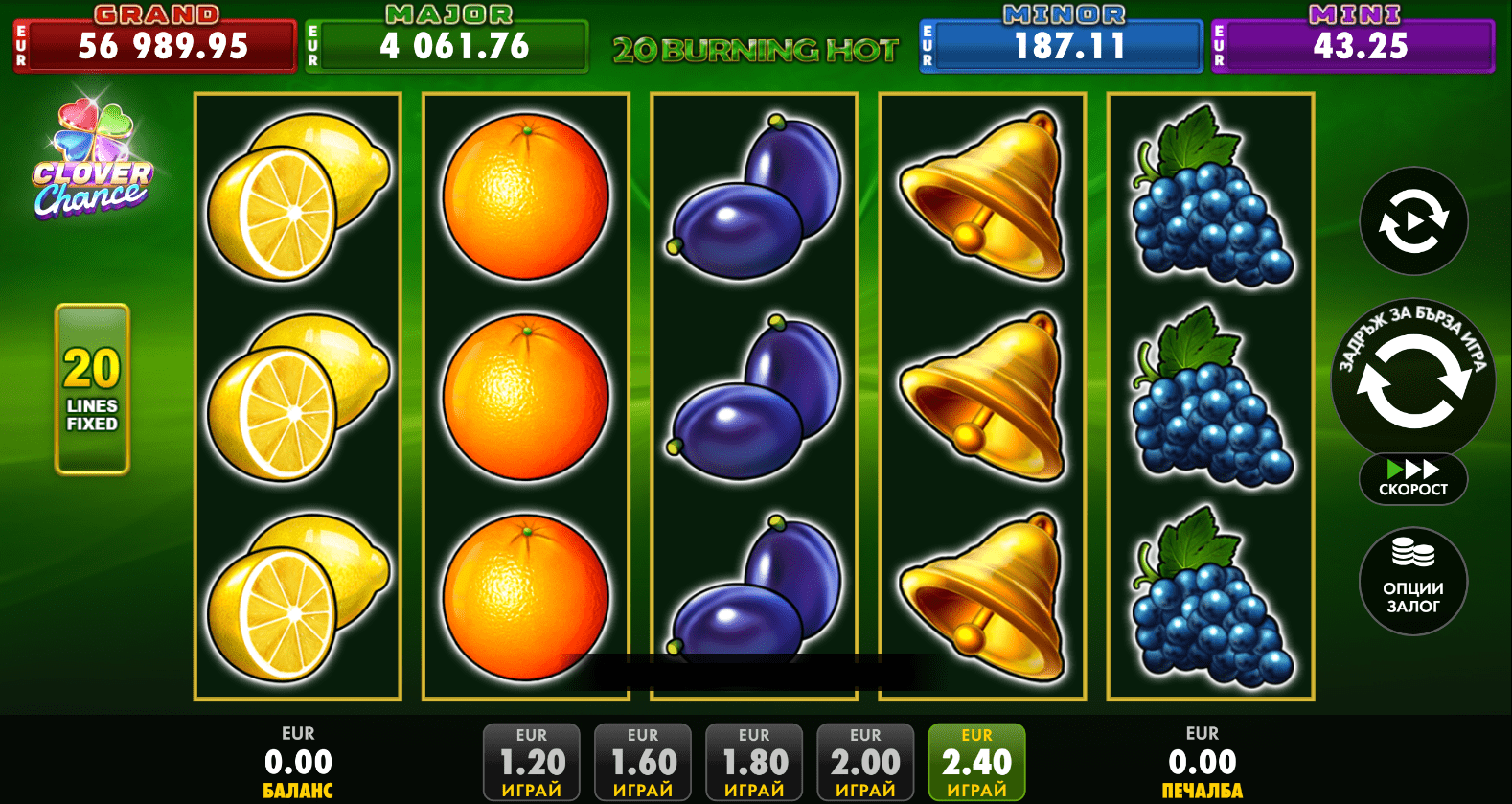
Task: Click the 20 Lines Fixed panel
Action: 92,389
